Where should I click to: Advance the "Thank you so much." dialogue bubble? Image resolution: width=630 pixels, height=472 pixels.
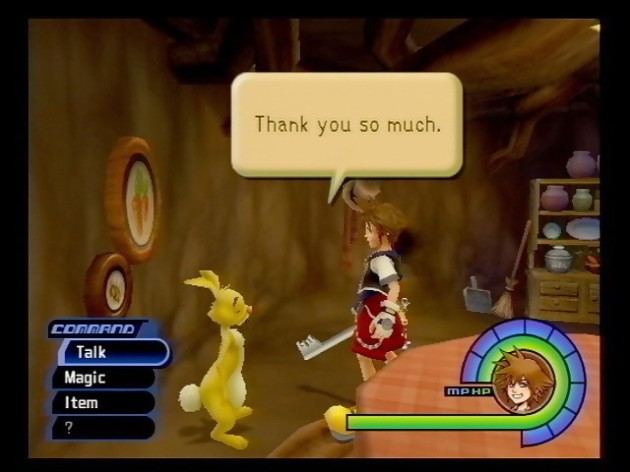[347, 125]
